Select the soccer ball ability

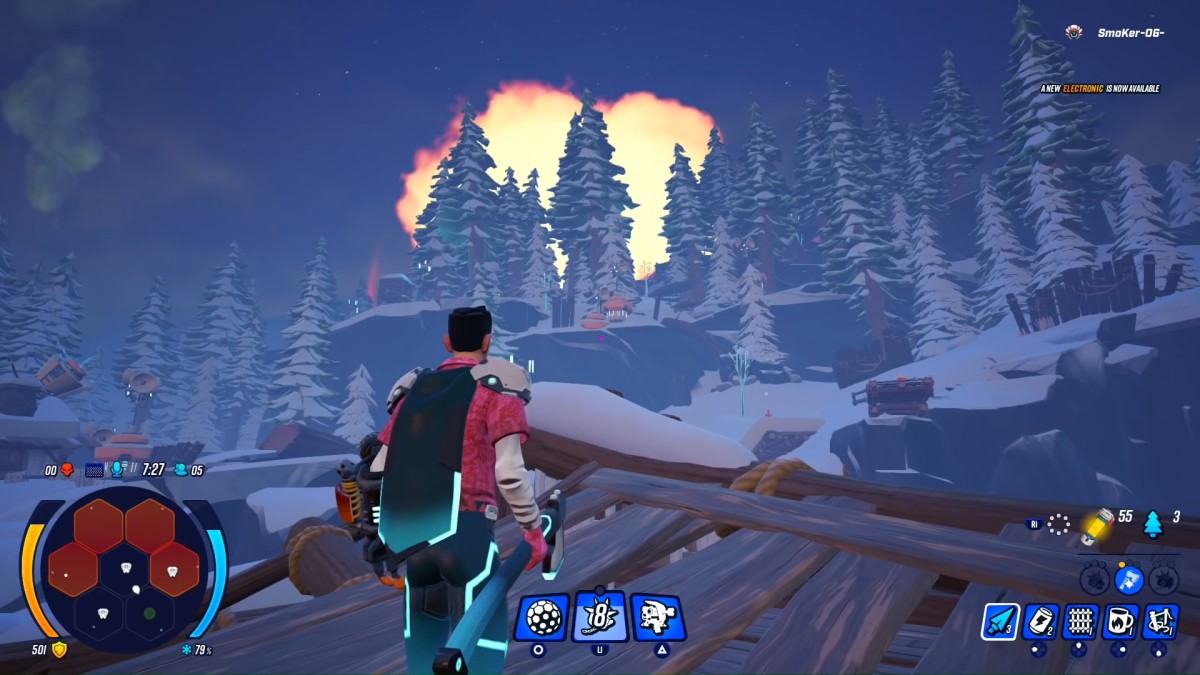(x=542, y=617)
